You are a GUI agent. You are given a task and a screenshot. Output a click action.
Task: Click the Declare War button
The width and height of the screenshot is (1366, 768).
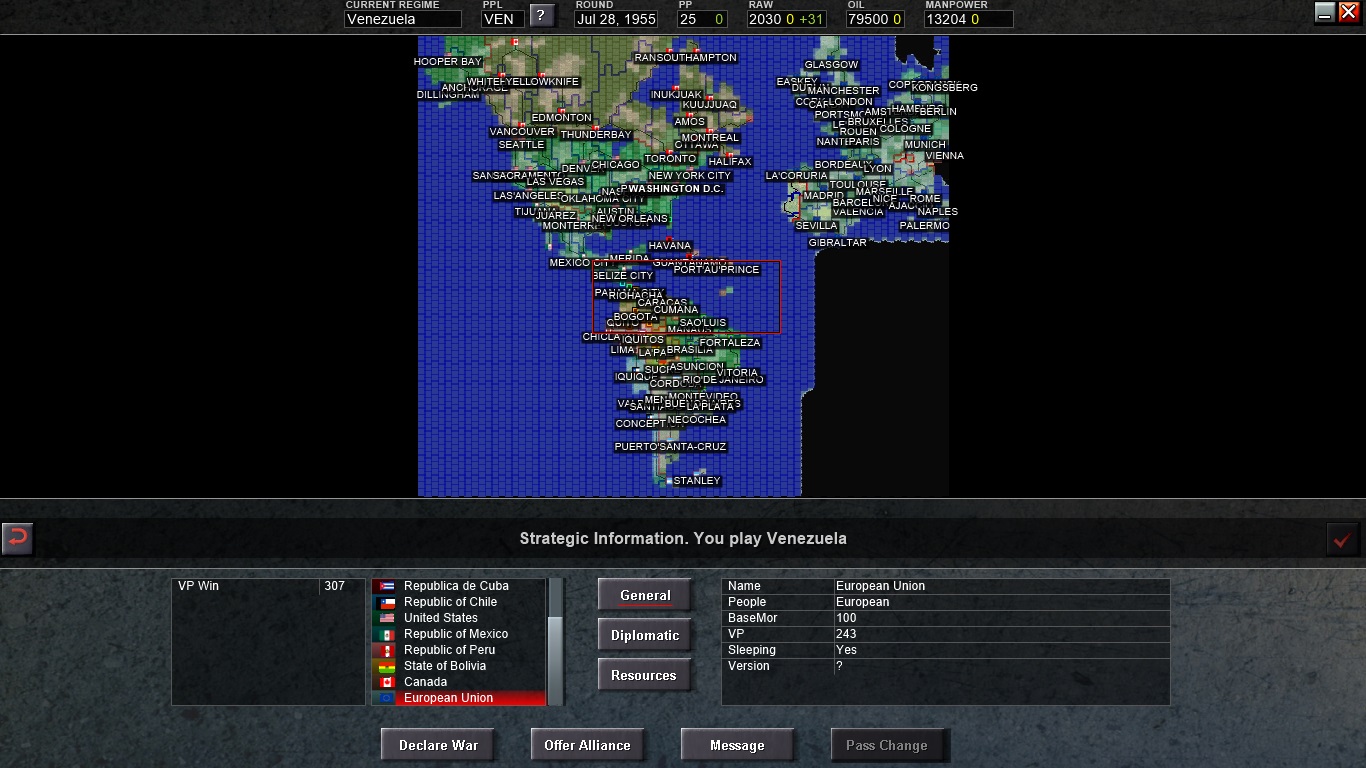(x=438, y=744)
